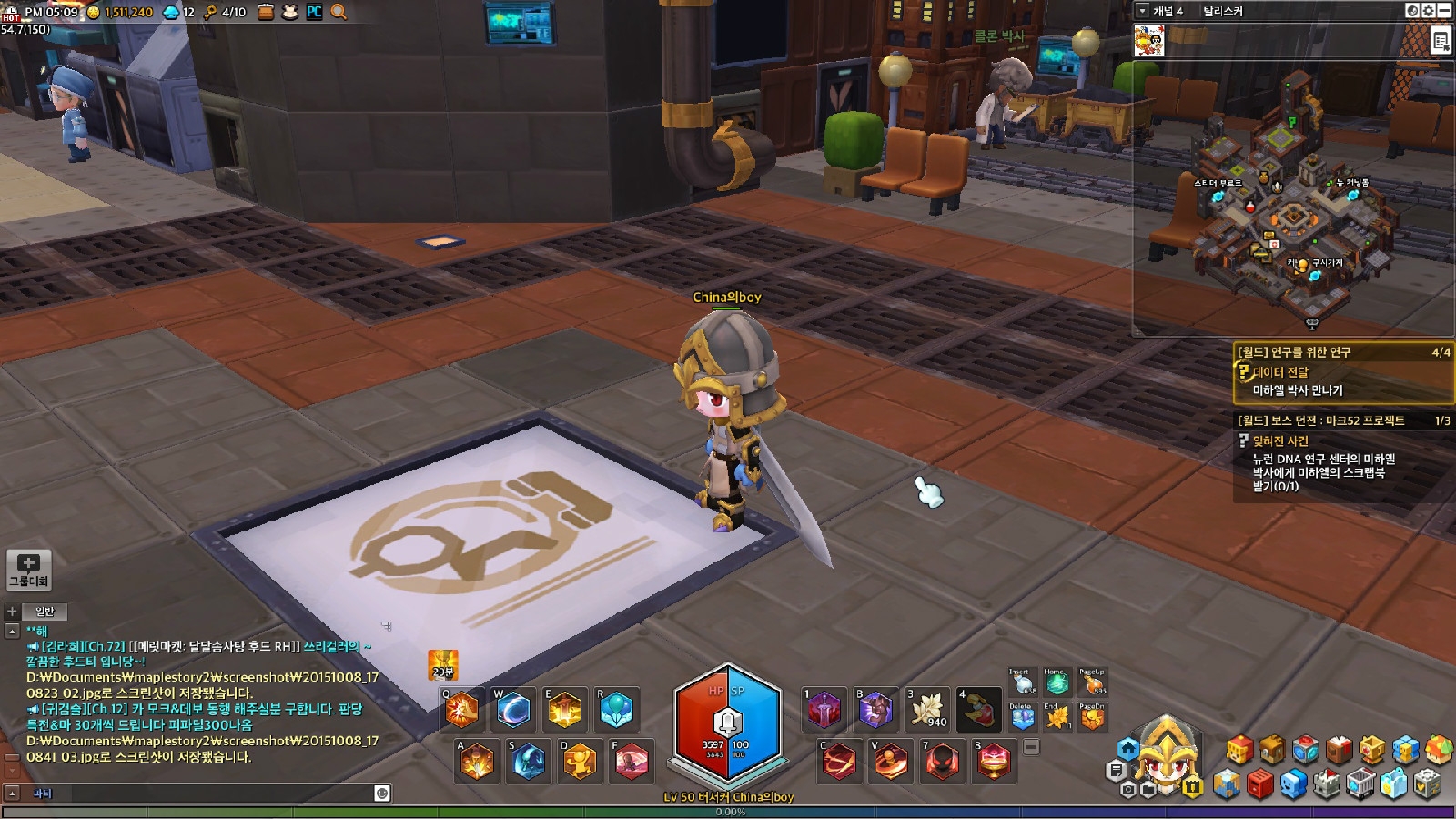This screenshot has height=819, width=1456.
Task: Open the channel 4 dropdown arrow
Action: 1143,11
